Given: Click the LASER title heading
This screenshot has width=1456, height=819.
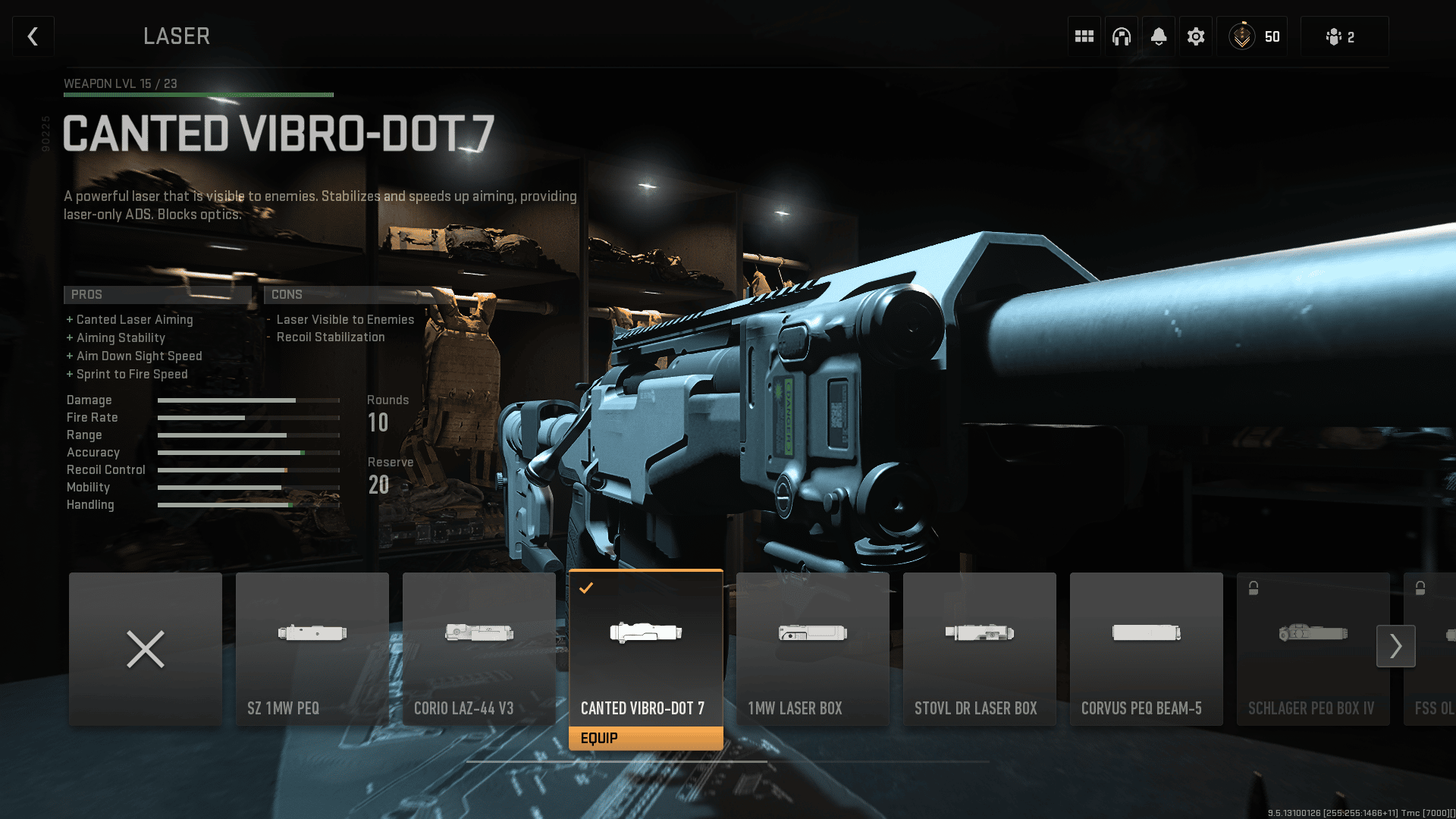Looking at the screenshot, I should coord(176,36).
